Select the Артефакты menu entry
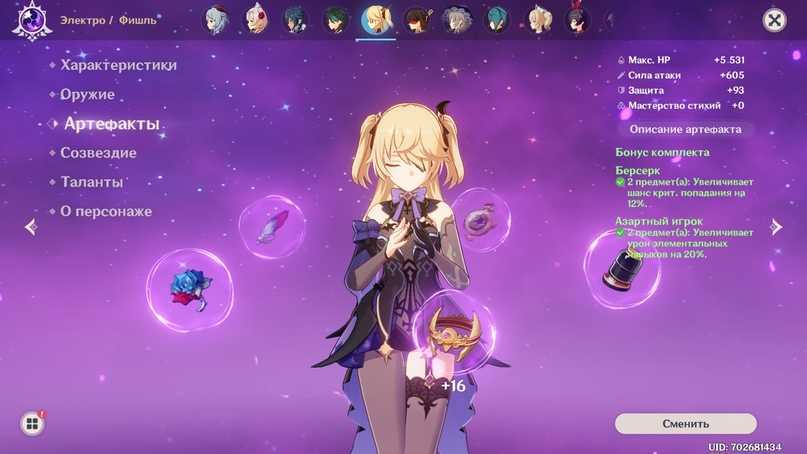The height and width of the screenshot is (454, 807). point(111,124)
